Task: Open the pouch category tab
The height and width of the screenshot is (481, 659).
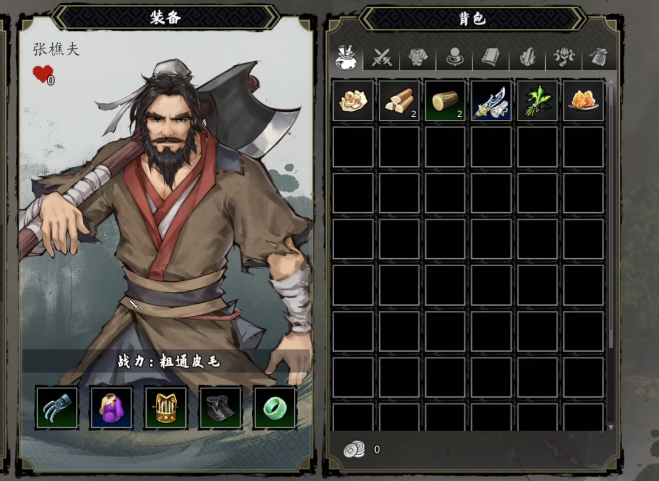Action: click(x=599, y=58)
